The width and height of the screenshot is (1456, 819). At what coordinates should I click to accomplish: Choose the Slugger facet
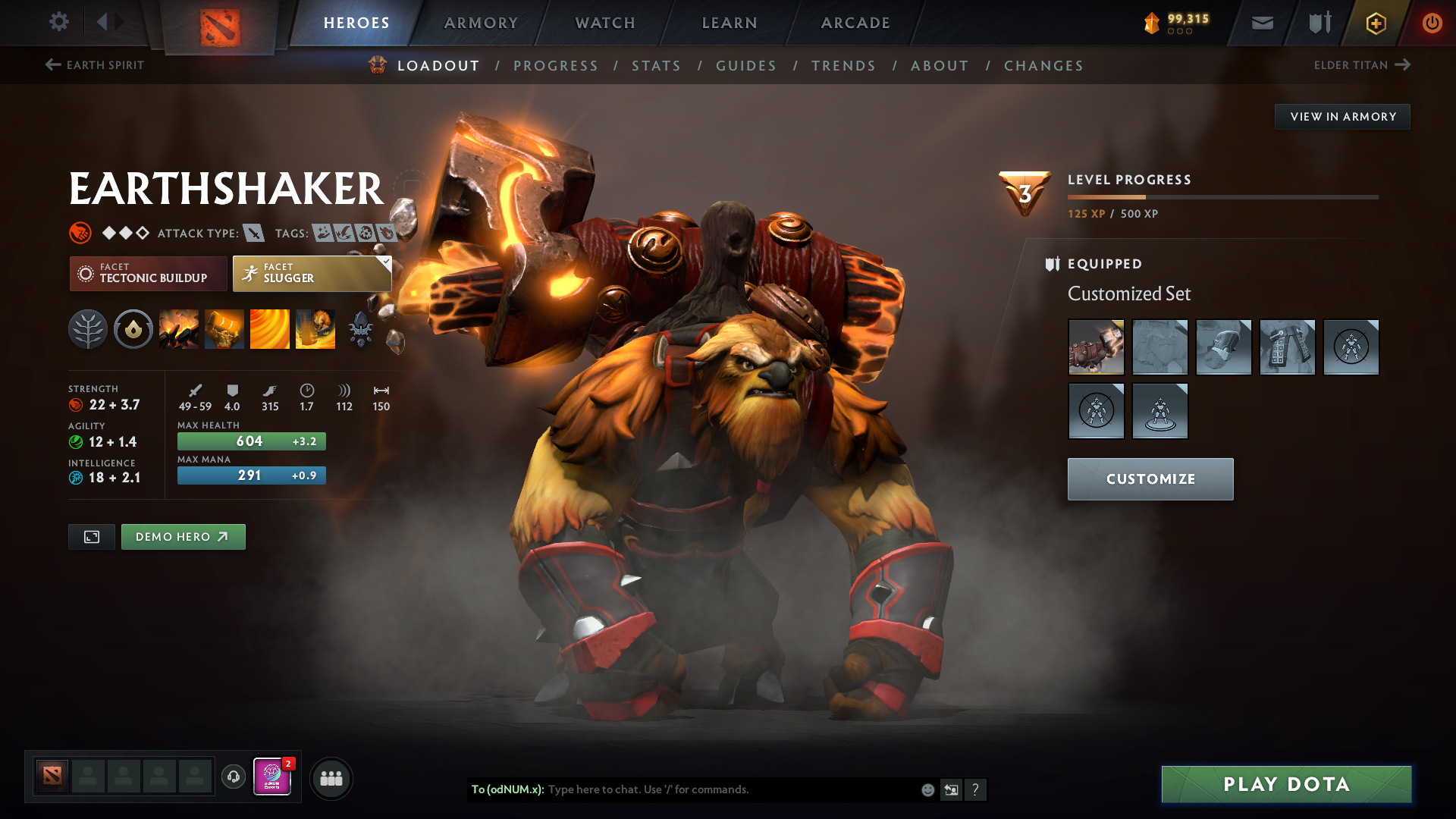[312, 273]
